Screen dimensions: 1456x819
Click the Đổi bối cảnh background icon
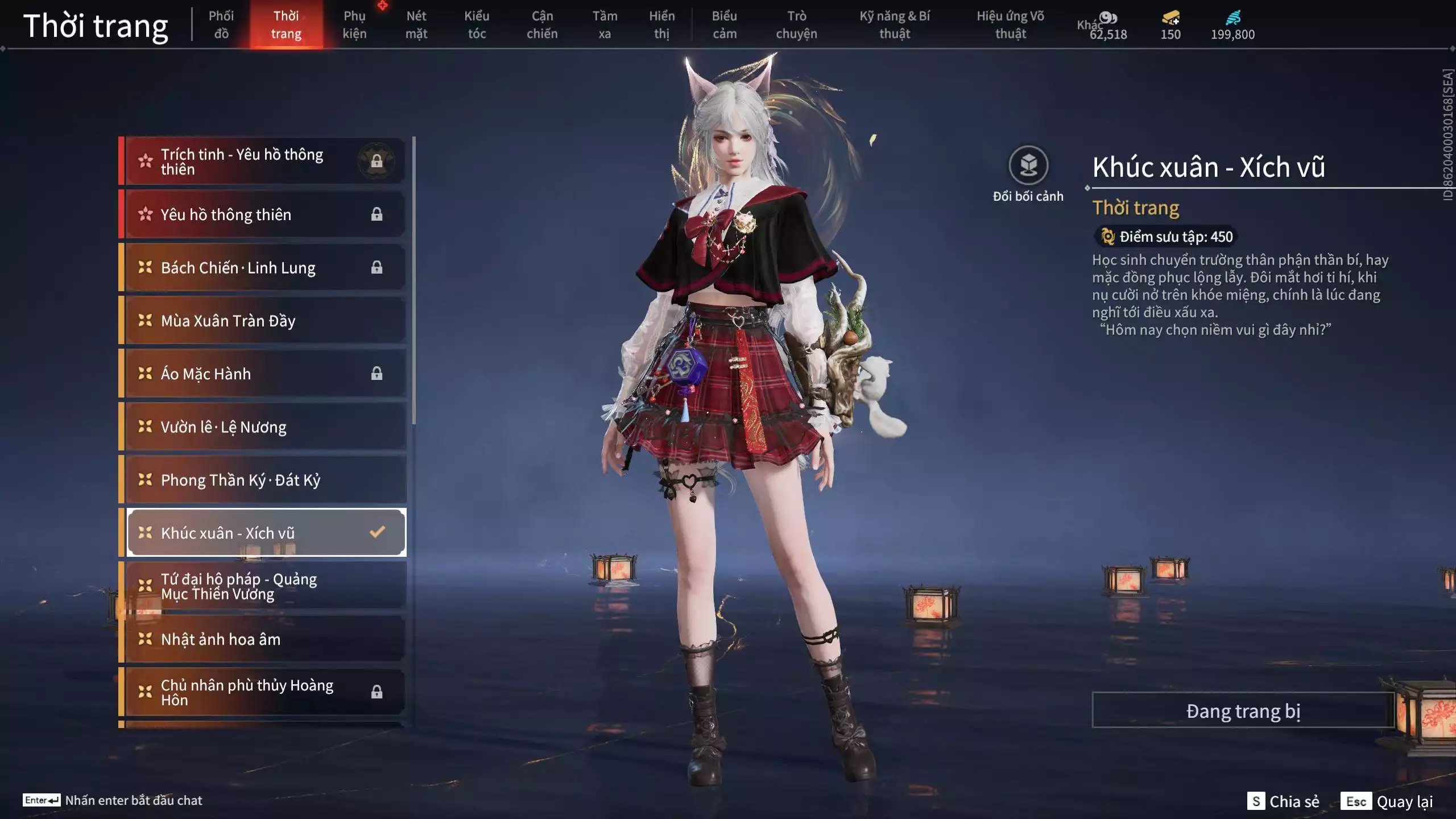(x=1028, y=166)
